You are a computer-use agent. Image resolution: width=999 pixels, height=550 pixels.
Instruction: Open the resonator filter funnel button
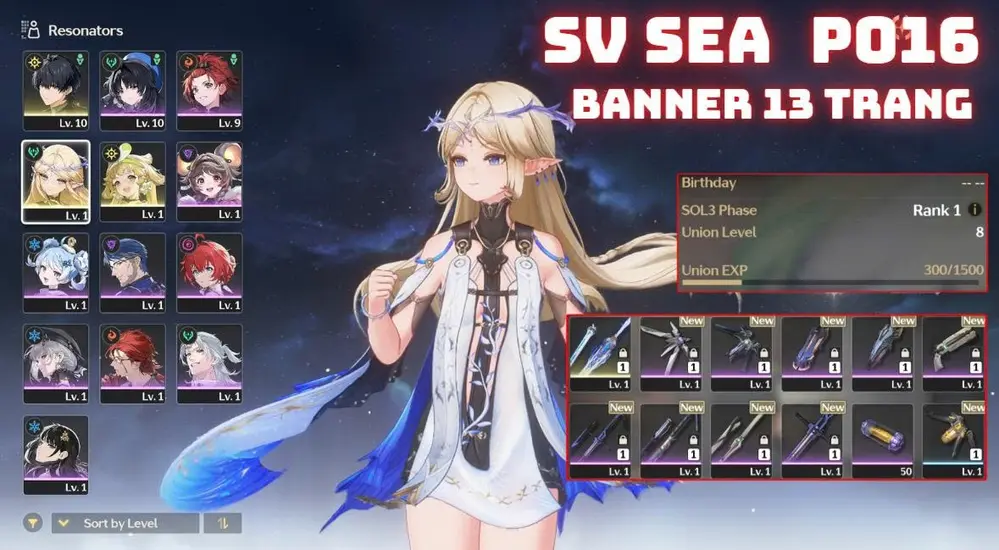pos(34,523)
